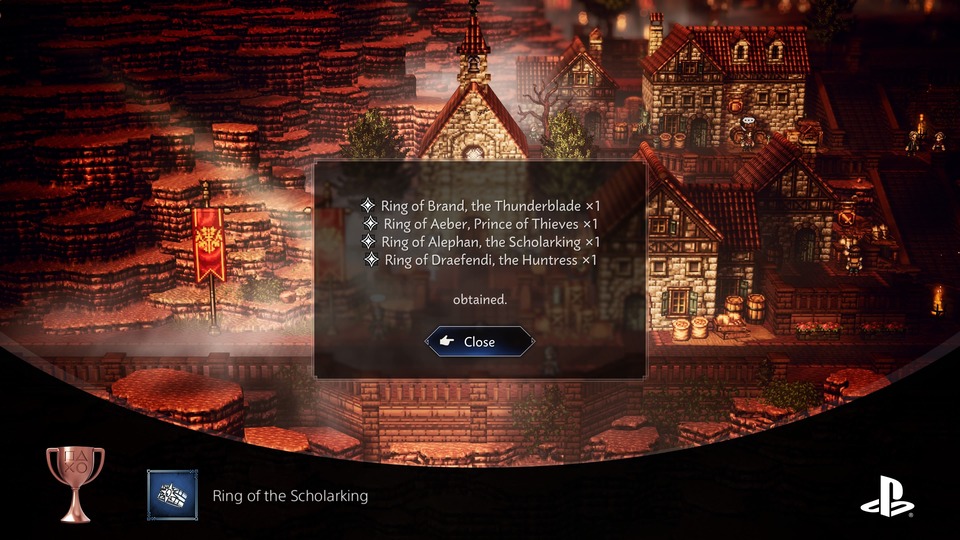Close the obtained items dialog
The image size is (960, 540).
click(479, 342)
